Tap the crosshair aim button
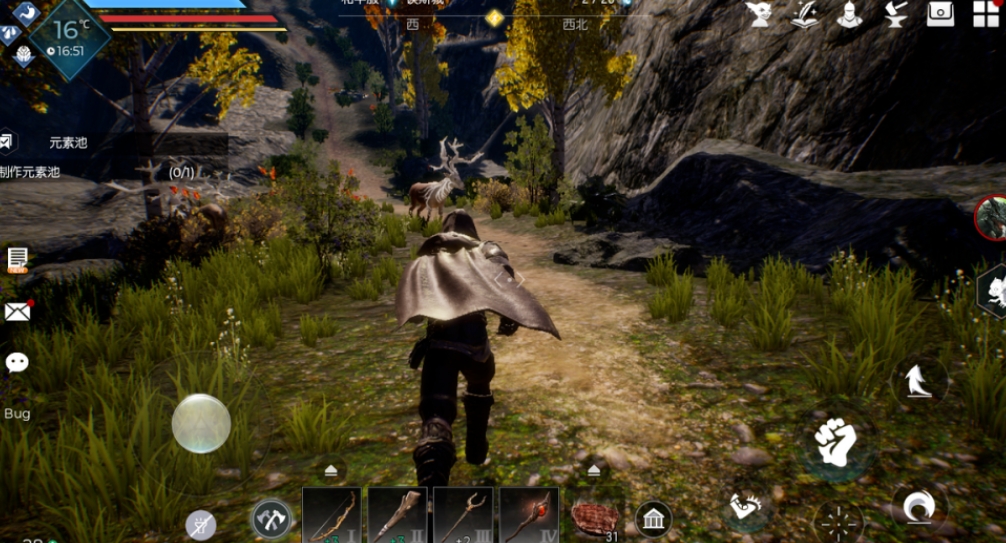Image resolution: width=1006 pixels, height=543 pixels. tap(838, 522)
